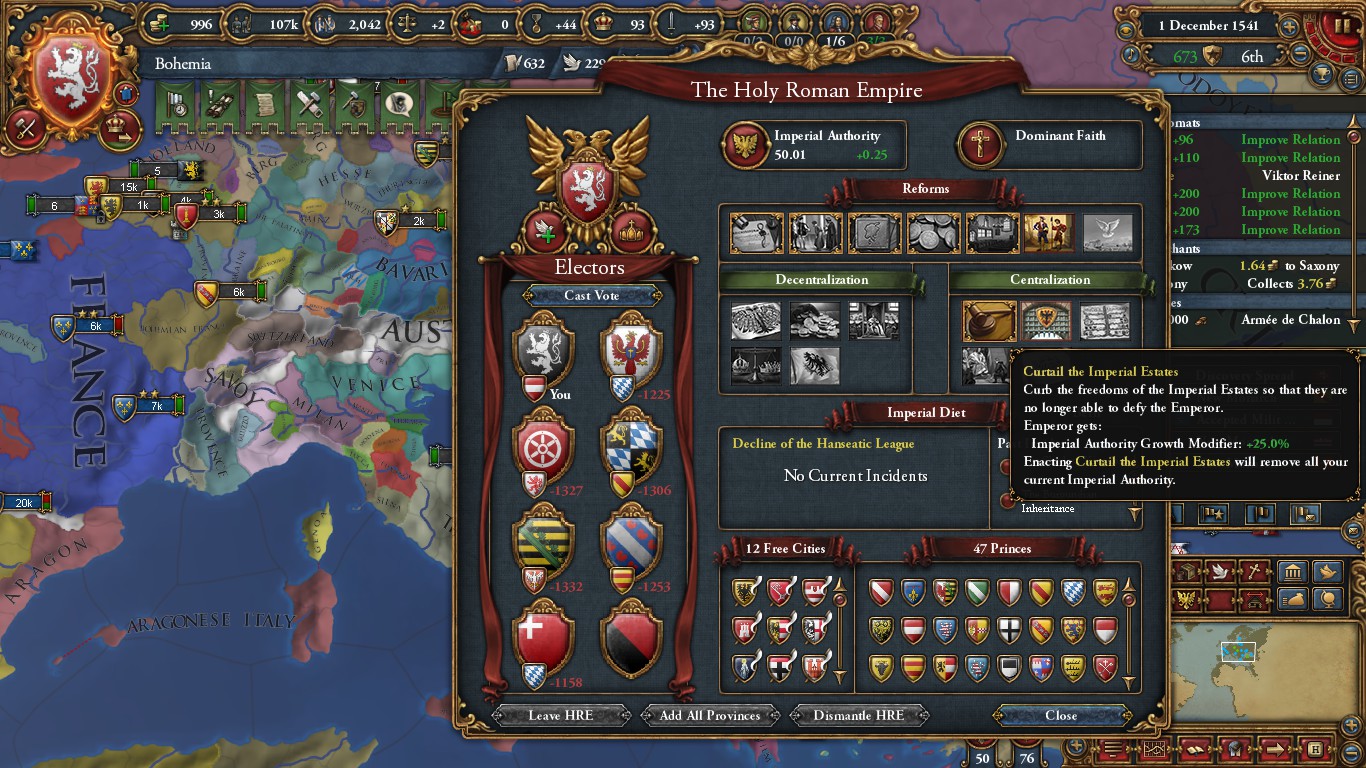Click the white cross on red elector shield
Image resolution: width=1366 pixels, height=768 pixels.
click(542, 637)
